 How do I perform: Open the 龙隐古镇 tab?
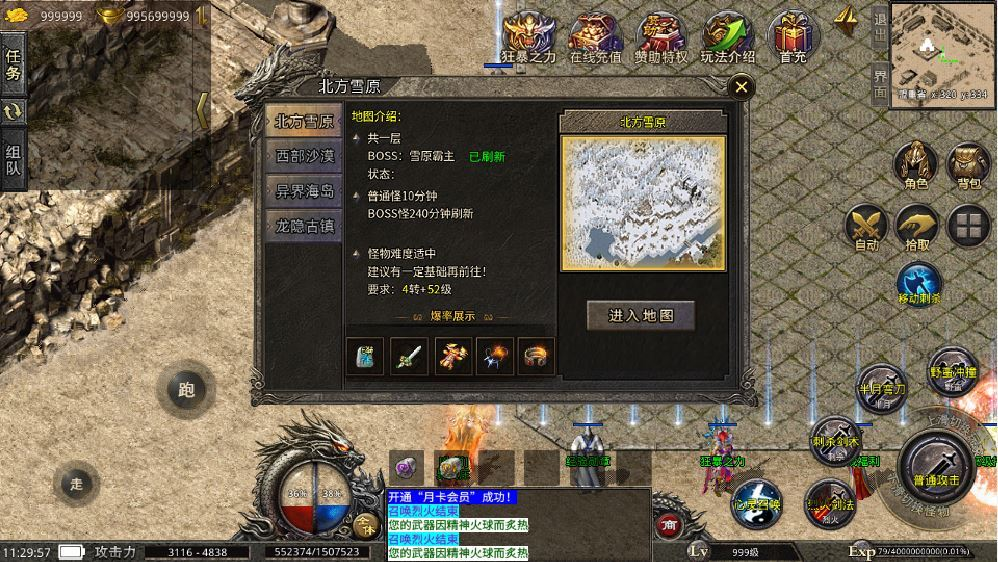[305, 226]
